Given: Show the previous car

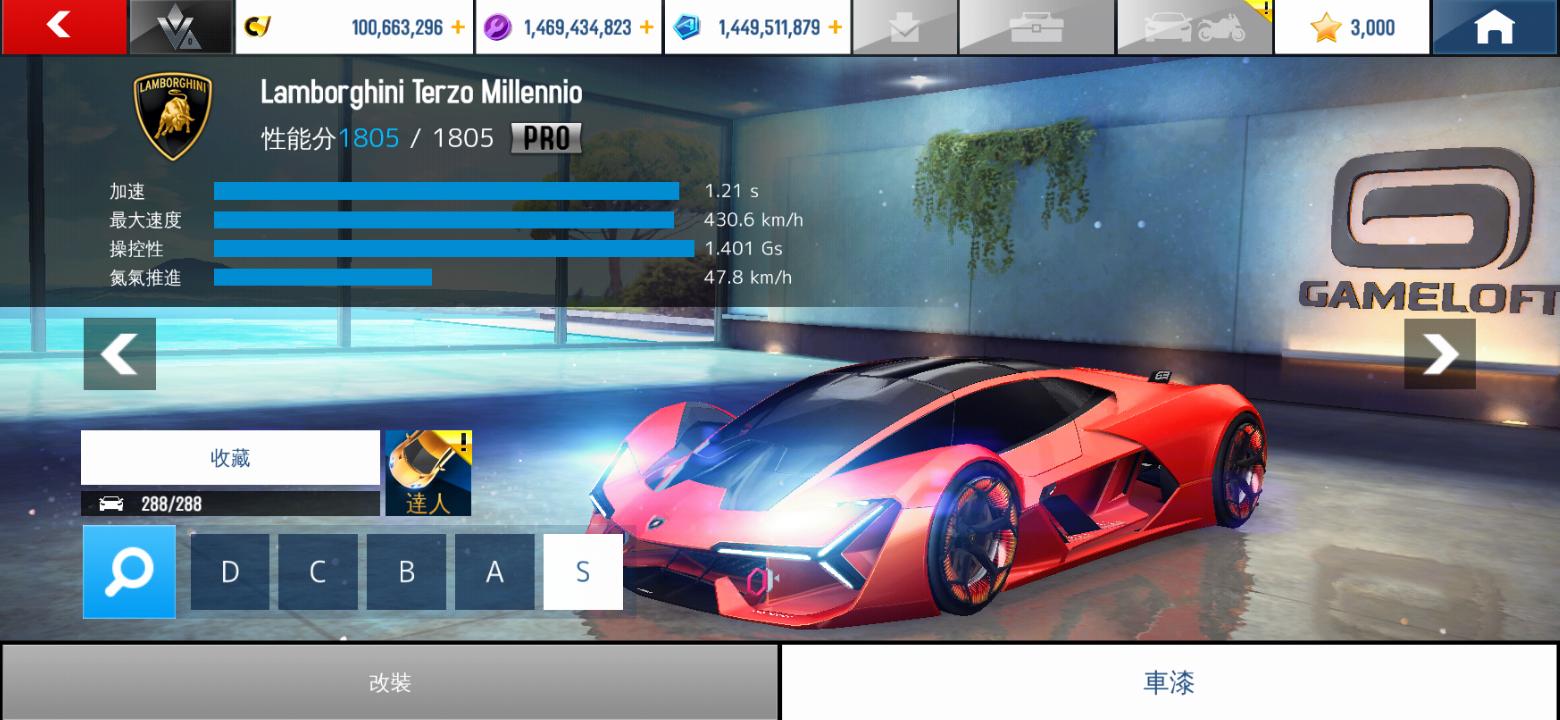Looking at the screenshot, I should [119, 354].
